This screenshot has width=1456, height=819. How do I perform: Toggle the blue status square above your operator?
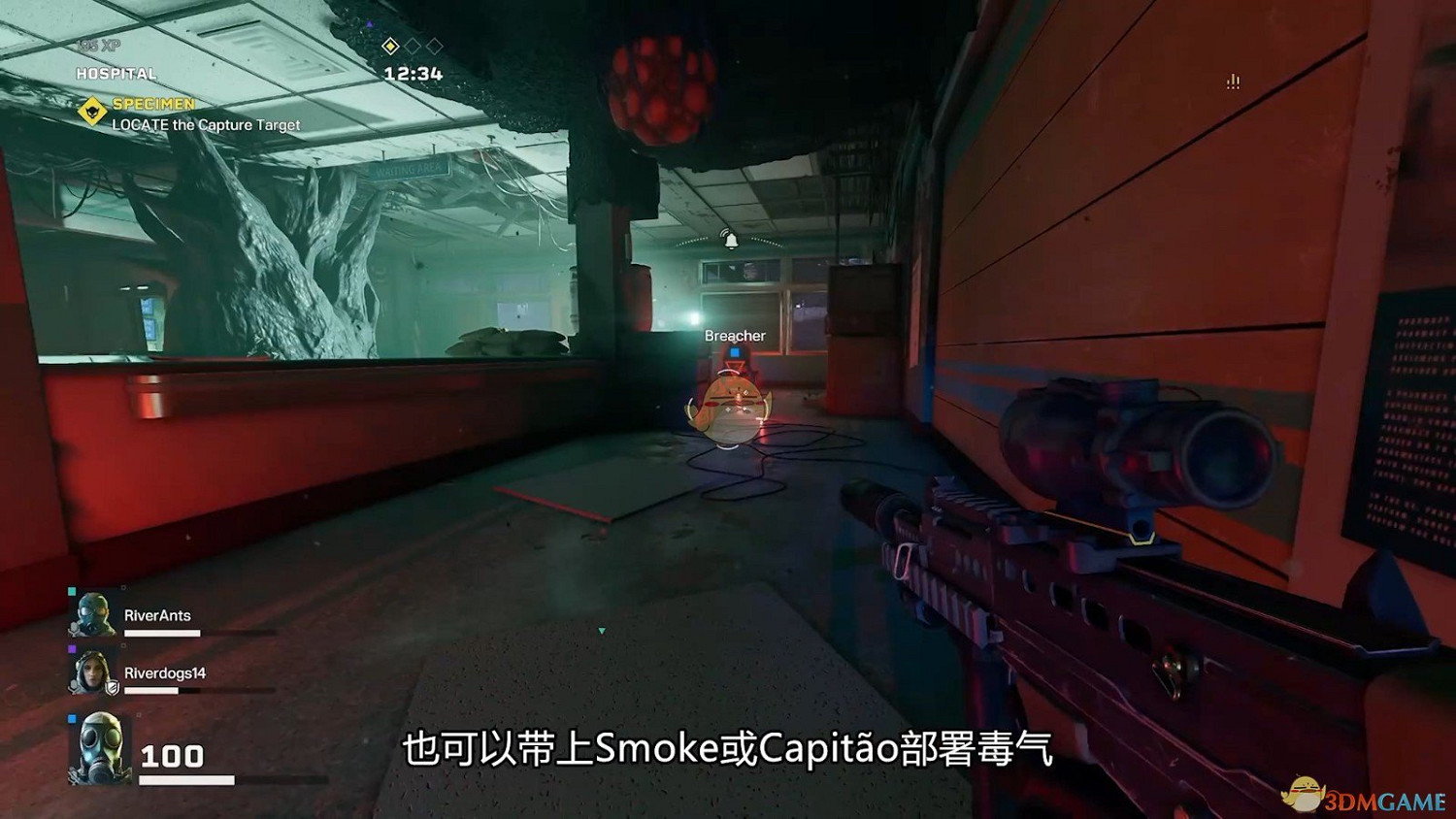70,719
